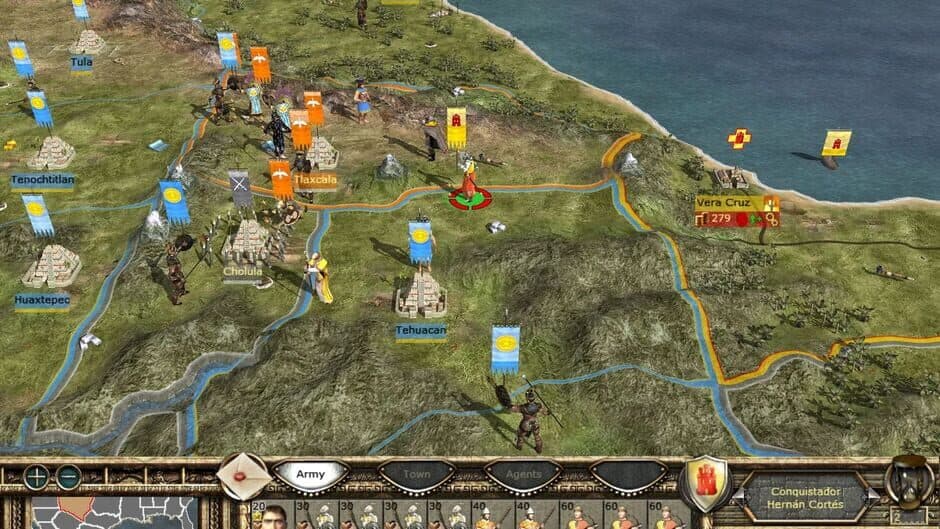Select the Tula settlement label
The image size is (940, 529).
tap(81, 61)
